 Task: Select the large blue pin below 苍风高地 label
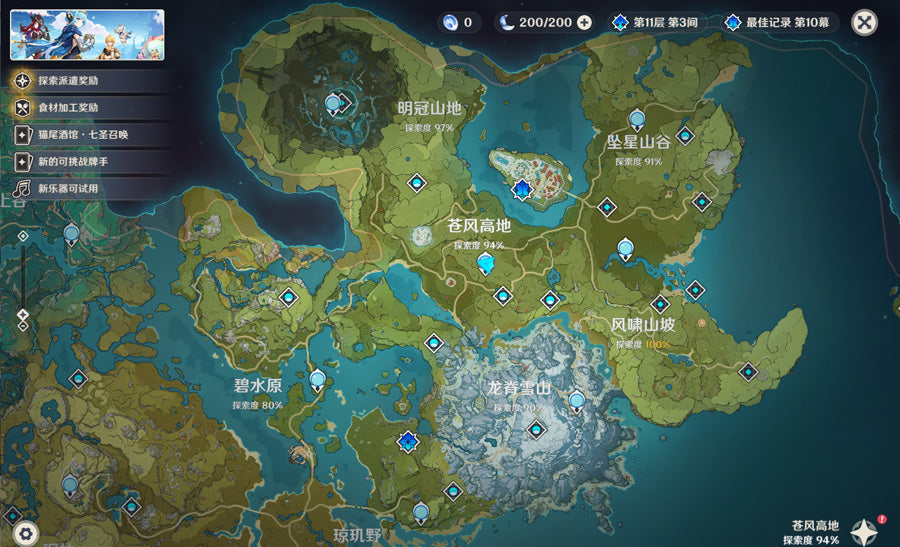[486, 263]
